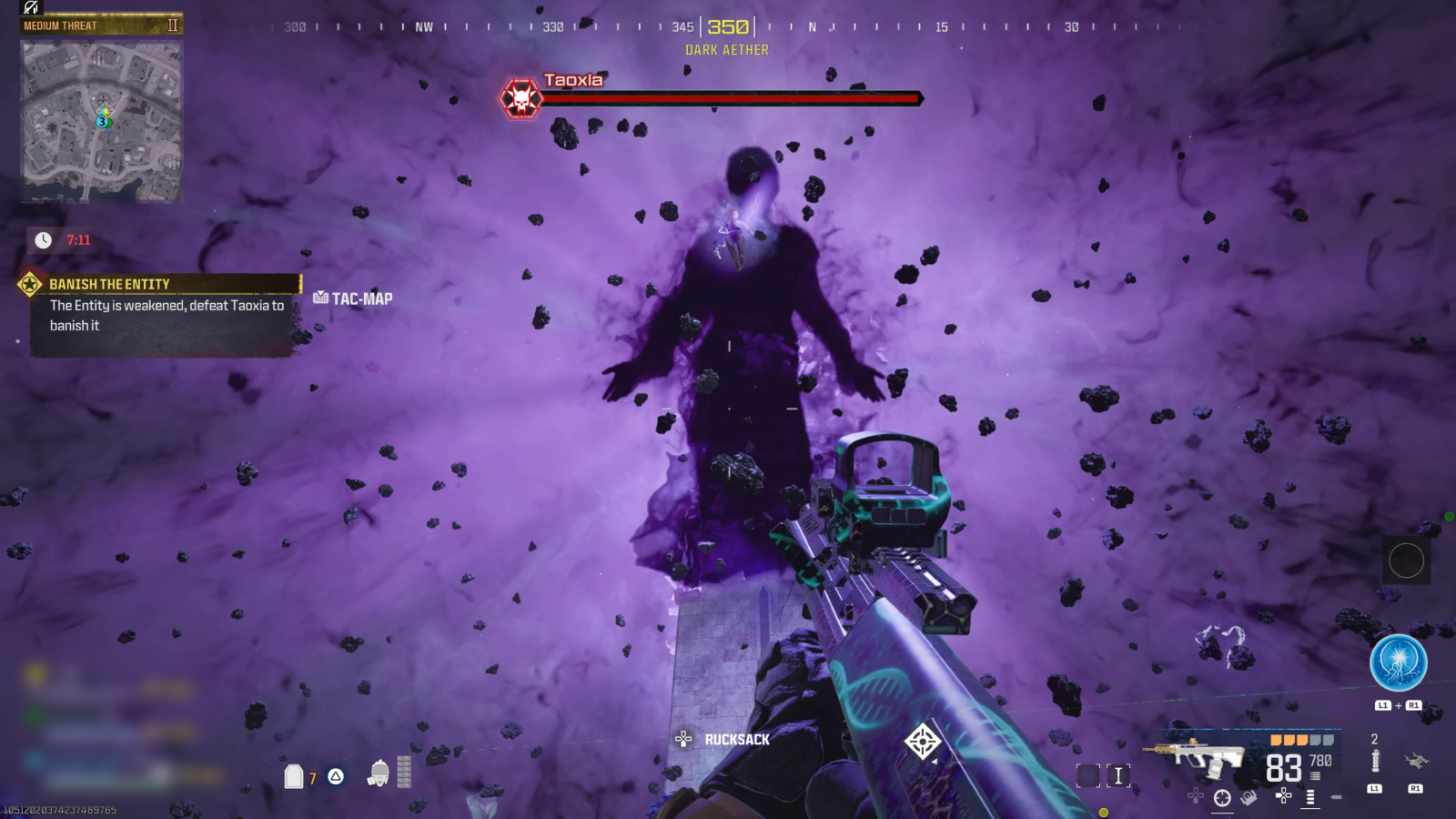The width and height of the screenshot is (1456, 819).
Task: Select the DARK AETHER zone label under the compass
Action: coord(726,49)
